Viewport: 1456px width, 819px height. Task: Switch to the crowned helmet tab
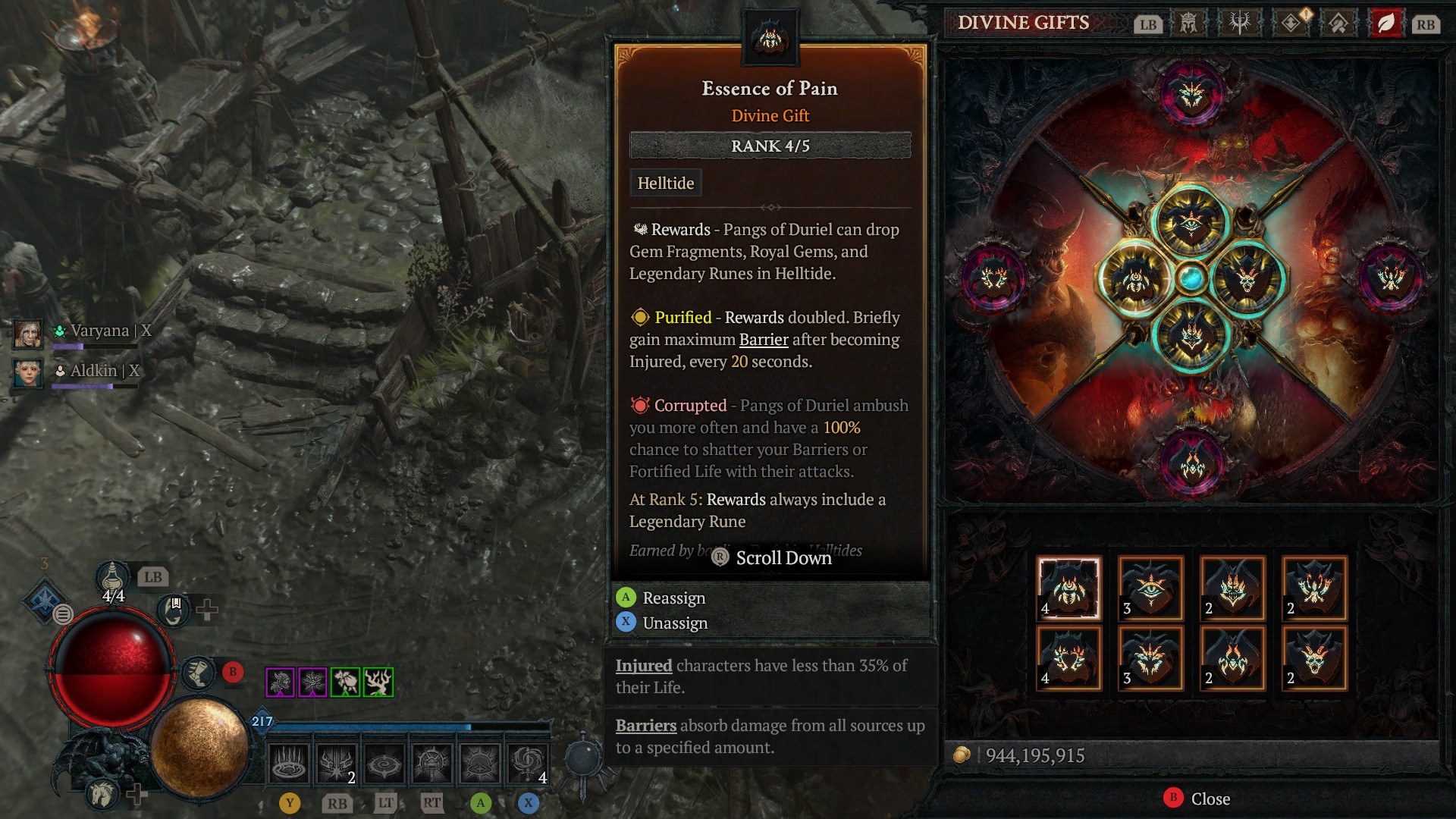coord(1187,23)
